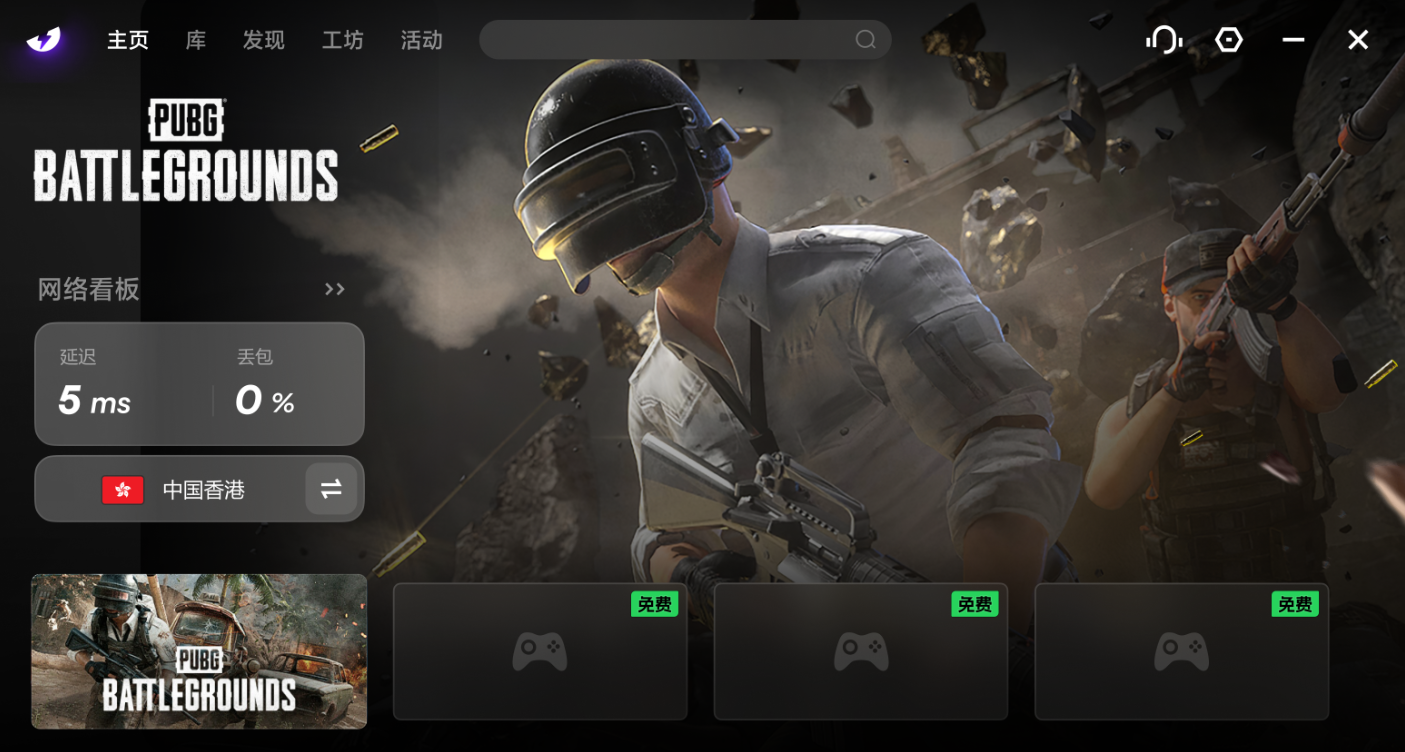
Task: Open the hexagon settings icon
Action: coord(1229,40)
